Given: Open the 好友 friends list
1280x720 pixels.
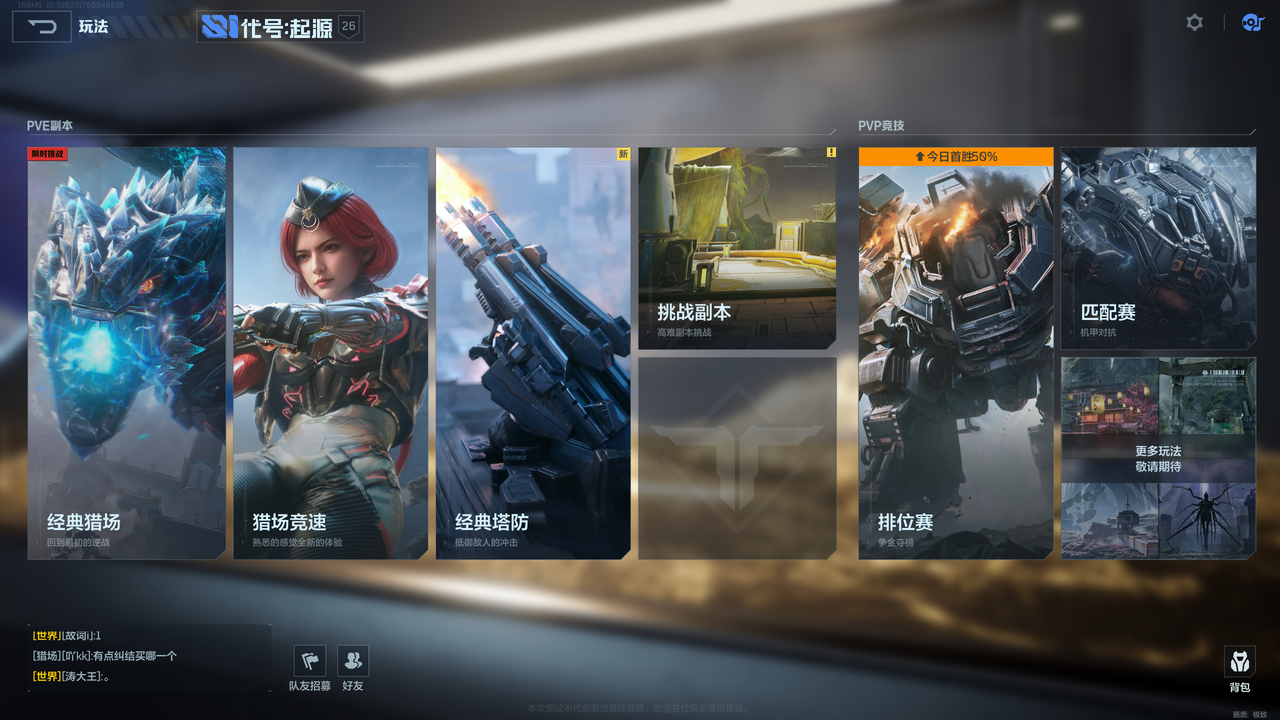Looking at the screenshot, I should [353, 667].
